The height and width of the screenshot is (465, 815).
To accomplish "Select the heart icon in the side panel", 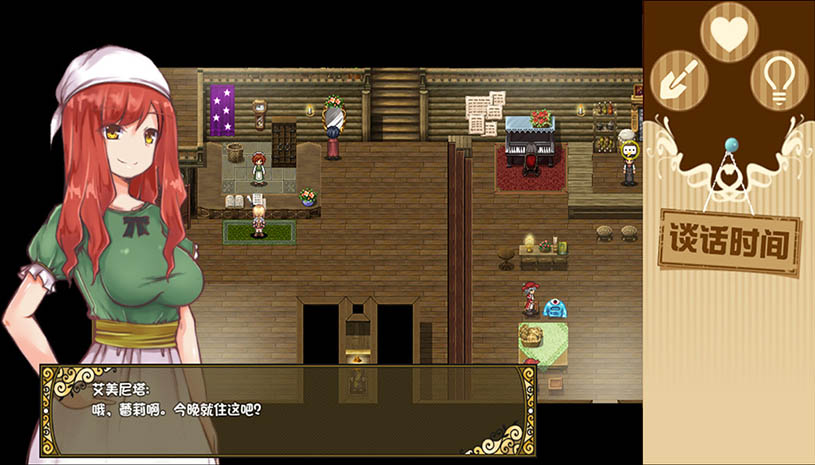I will click(729, 33).
